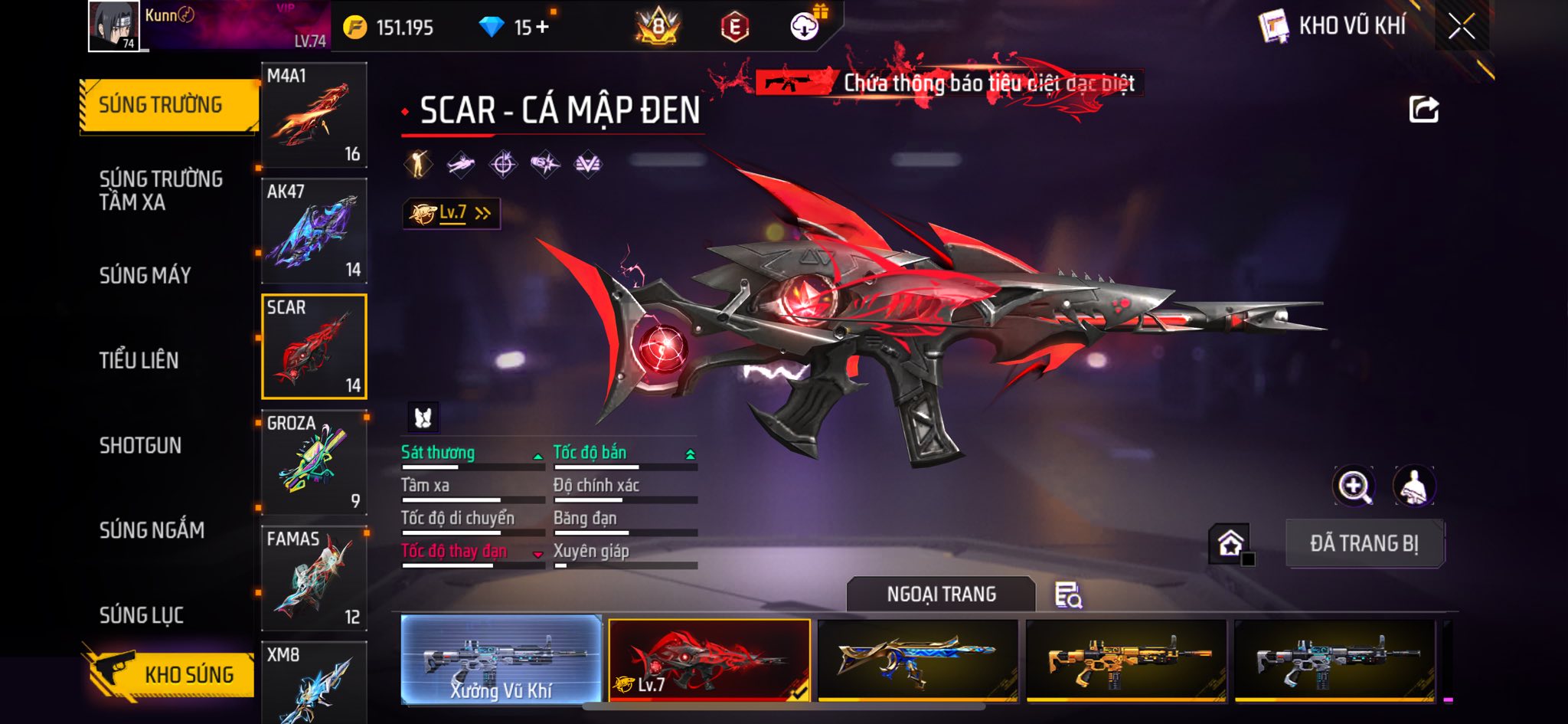Select the Tiểu Liên weapon category
The image size is (1568, 724).
pyautogui.click(x=139, y=360)
